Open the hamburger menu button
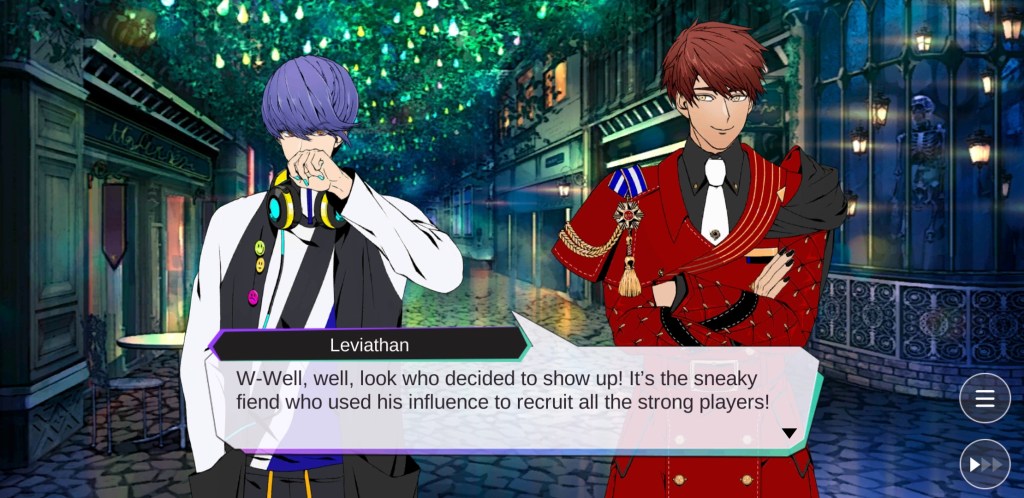This screenshot has height=498, width=1024. (984, 399)
